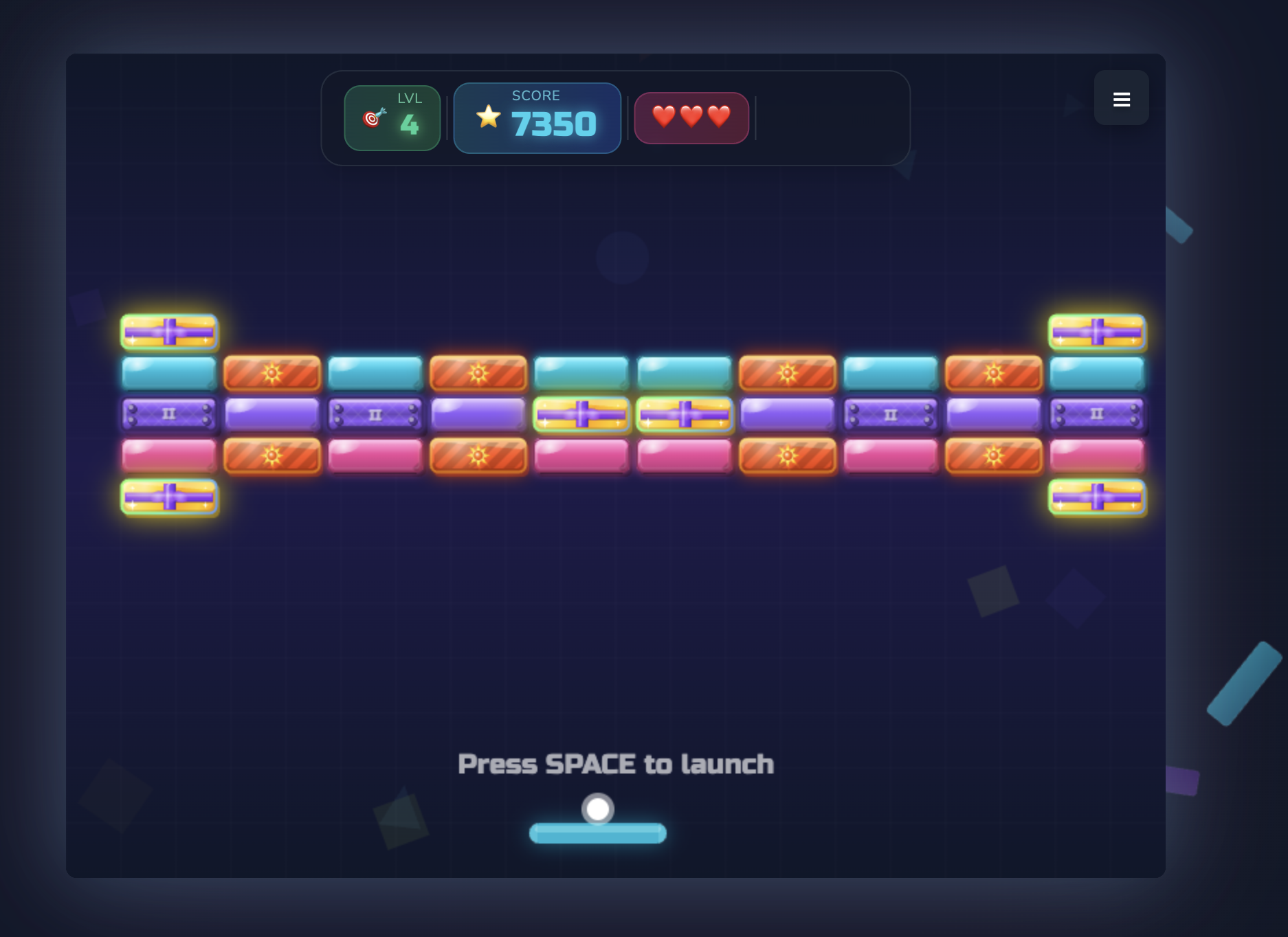Click the first heart in the lives display
The width and height of the screenshot is (1288, 937).
(x=664, y=117)
